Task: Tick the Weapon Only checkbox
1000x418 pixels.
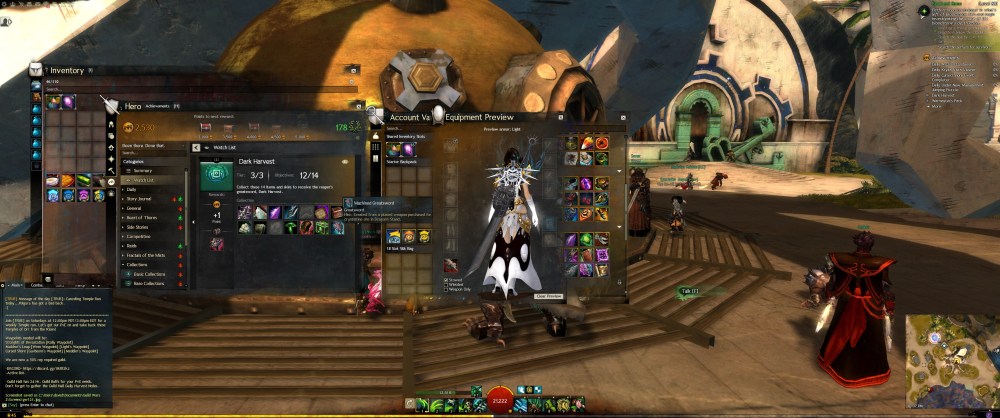Action: 446,290
